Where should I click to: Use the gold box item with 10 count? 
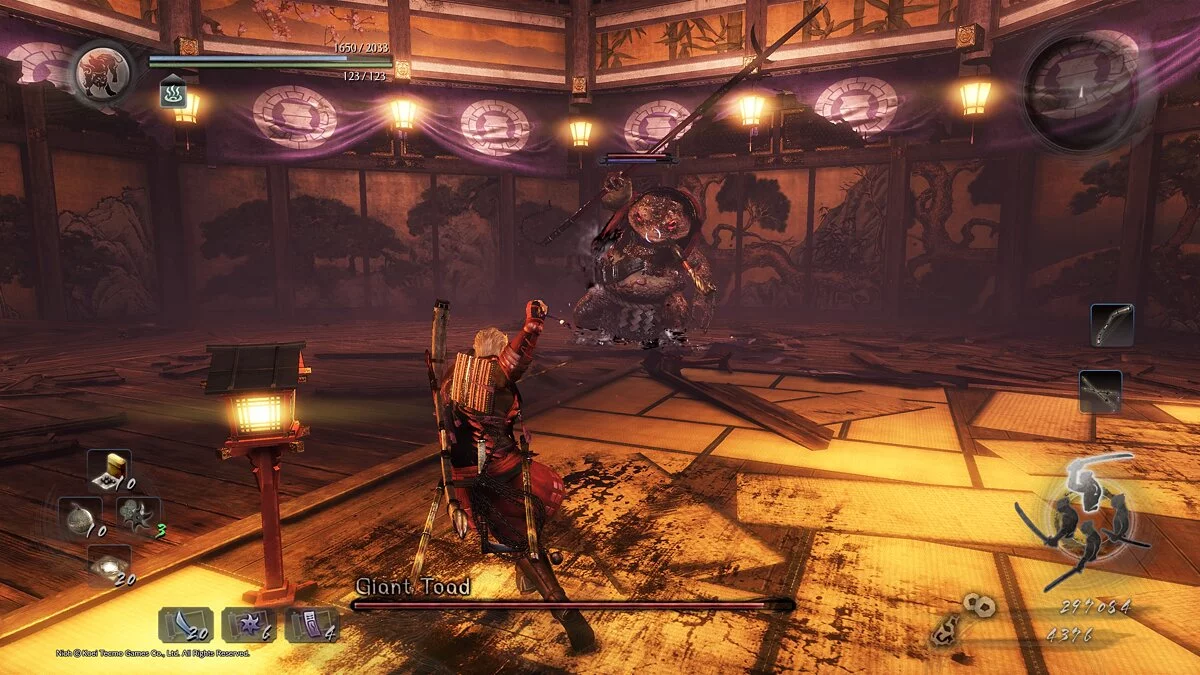pos(108,468)
